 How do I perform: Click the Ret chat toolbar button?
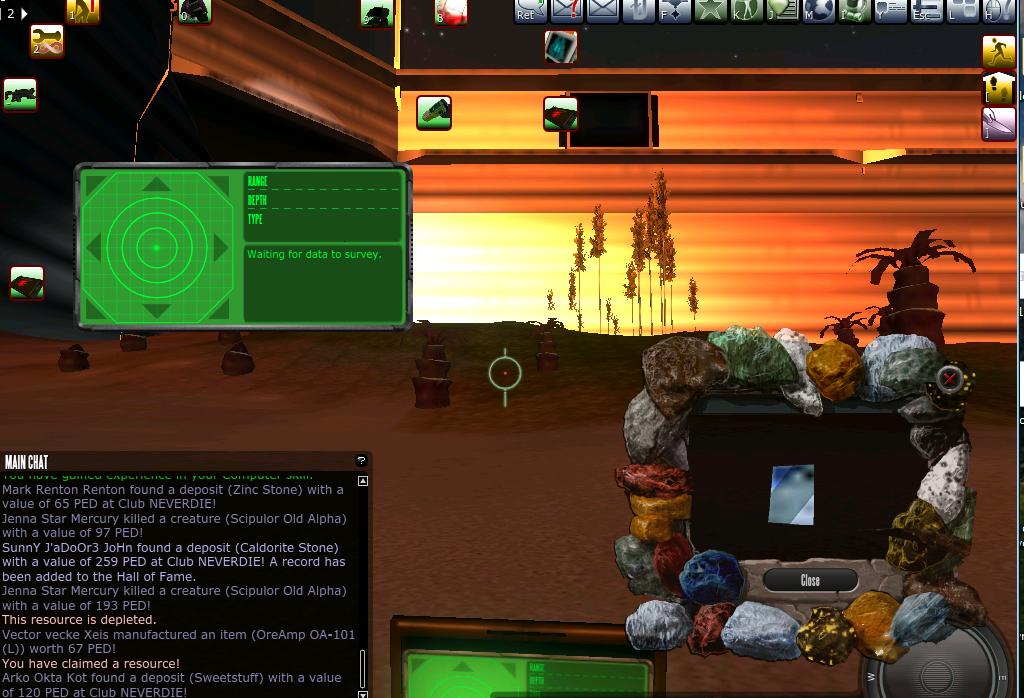(x=529, y=10)
